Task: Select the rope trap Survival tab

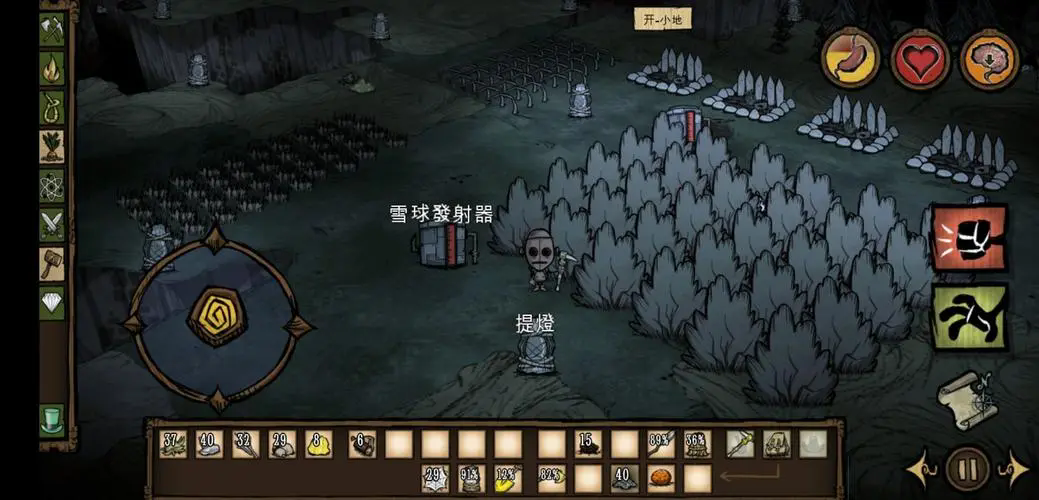Action: coord(52,107)
